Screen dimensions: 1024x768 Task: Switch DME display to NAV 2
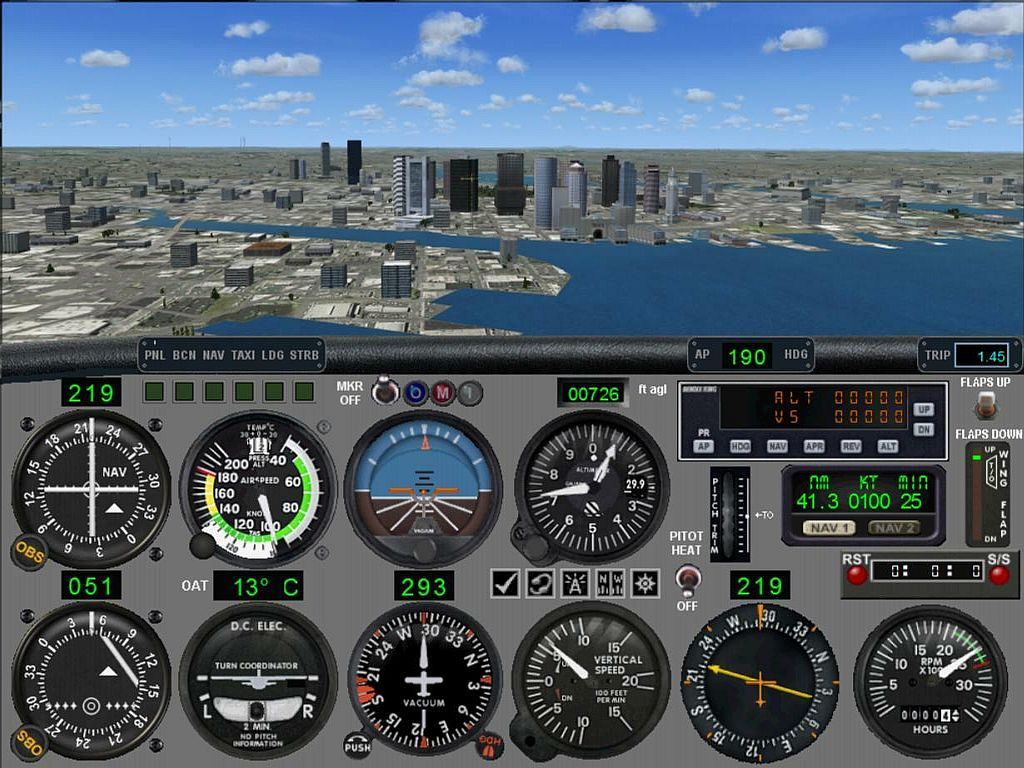click(x=892, y=528)
